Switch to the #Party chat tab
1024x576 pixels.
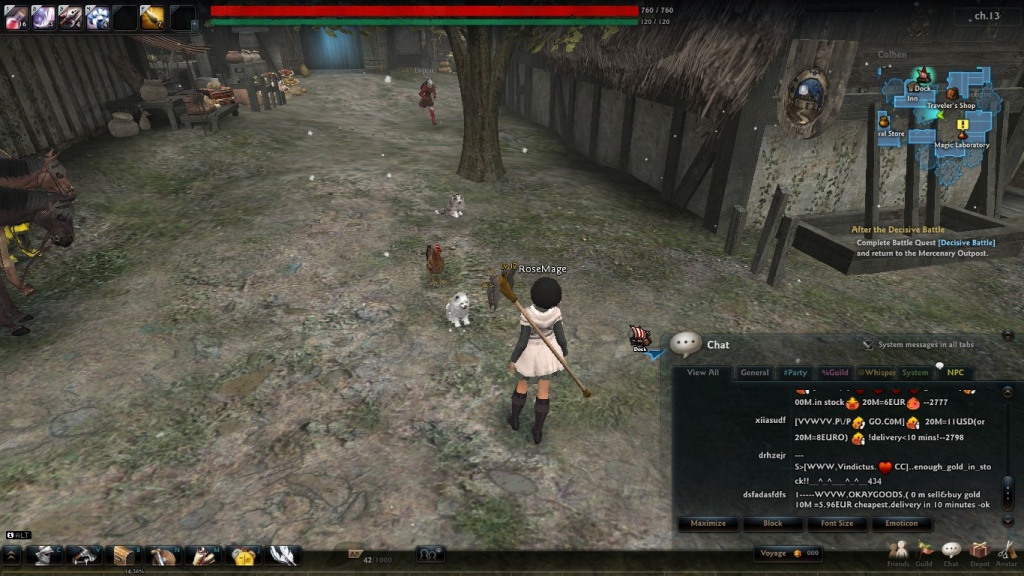[x=795, y=373]
